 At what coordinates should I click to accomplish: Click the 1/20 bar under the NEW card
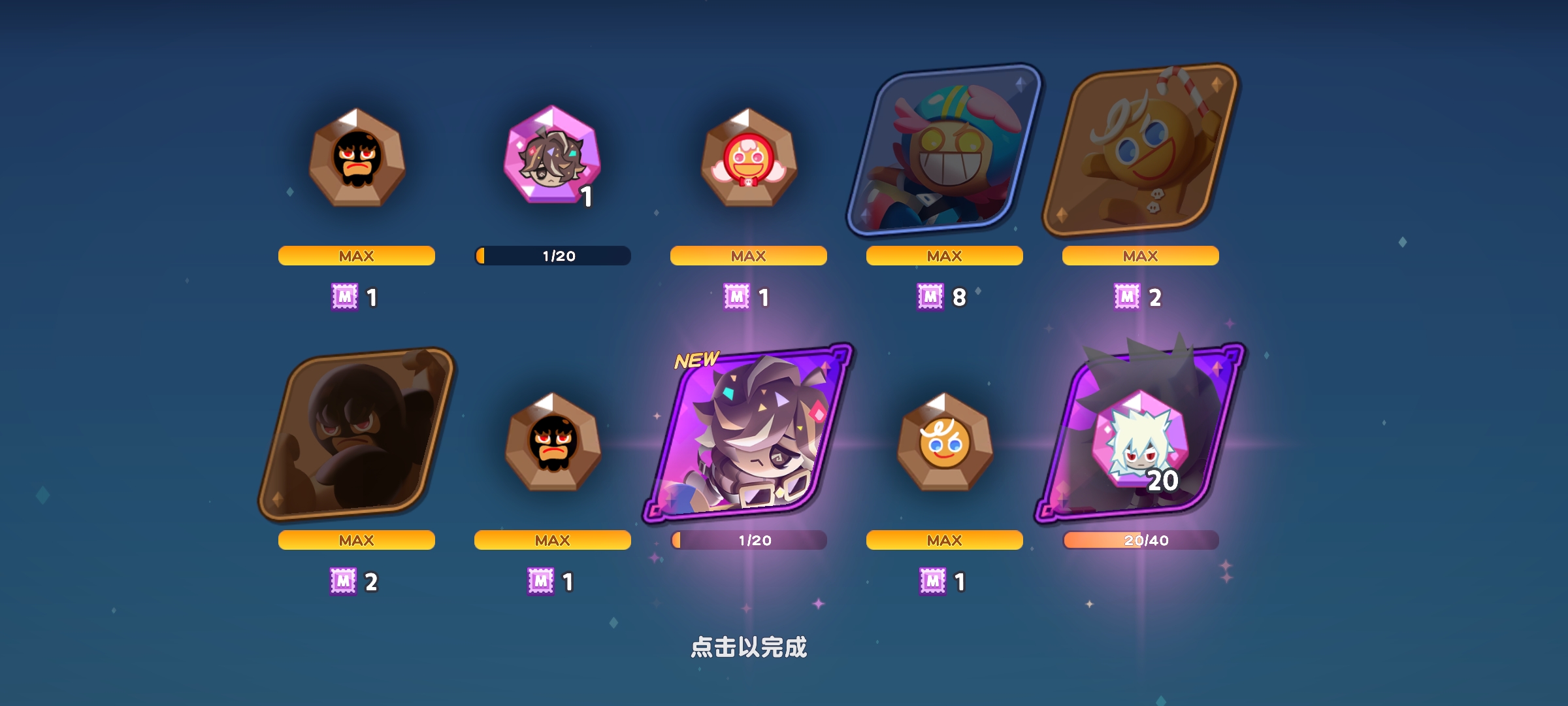(x=748, y=541)
